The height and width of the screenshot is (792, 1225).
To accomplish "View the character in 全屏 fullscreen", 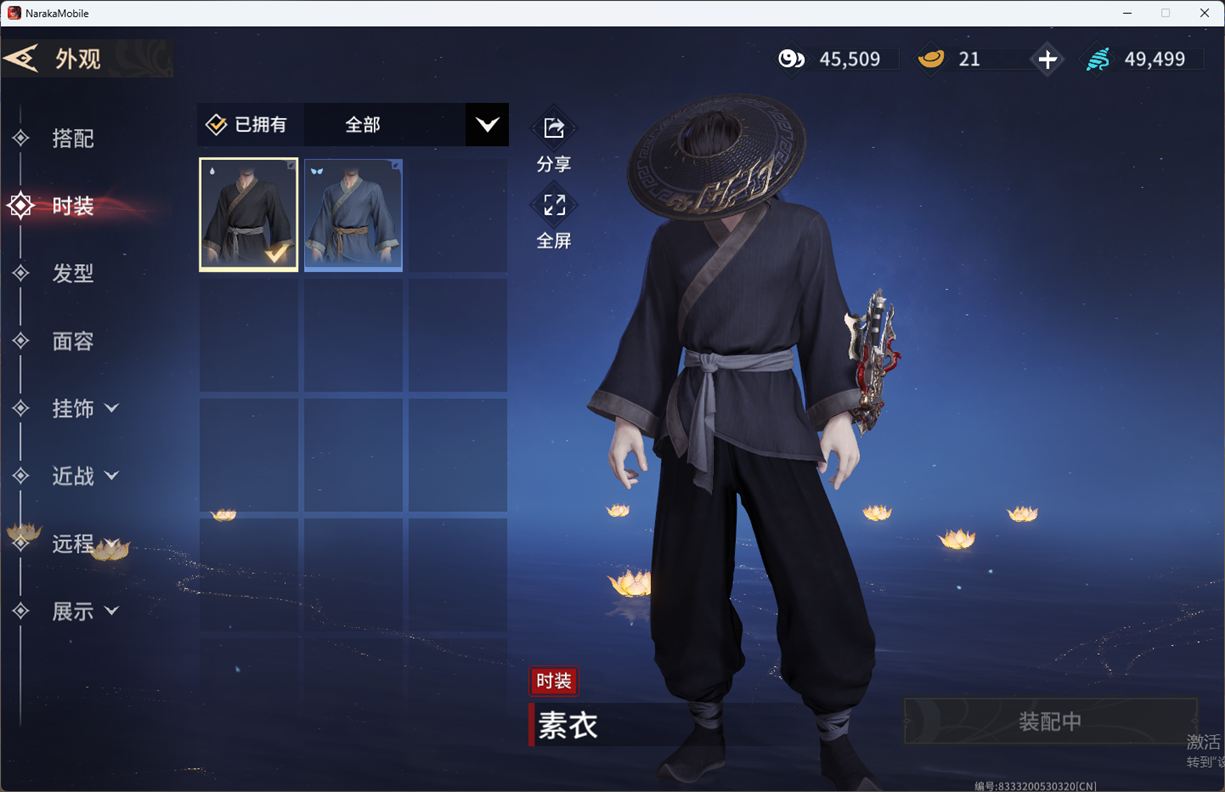I will pyautogui.click(x=554, y=206).
